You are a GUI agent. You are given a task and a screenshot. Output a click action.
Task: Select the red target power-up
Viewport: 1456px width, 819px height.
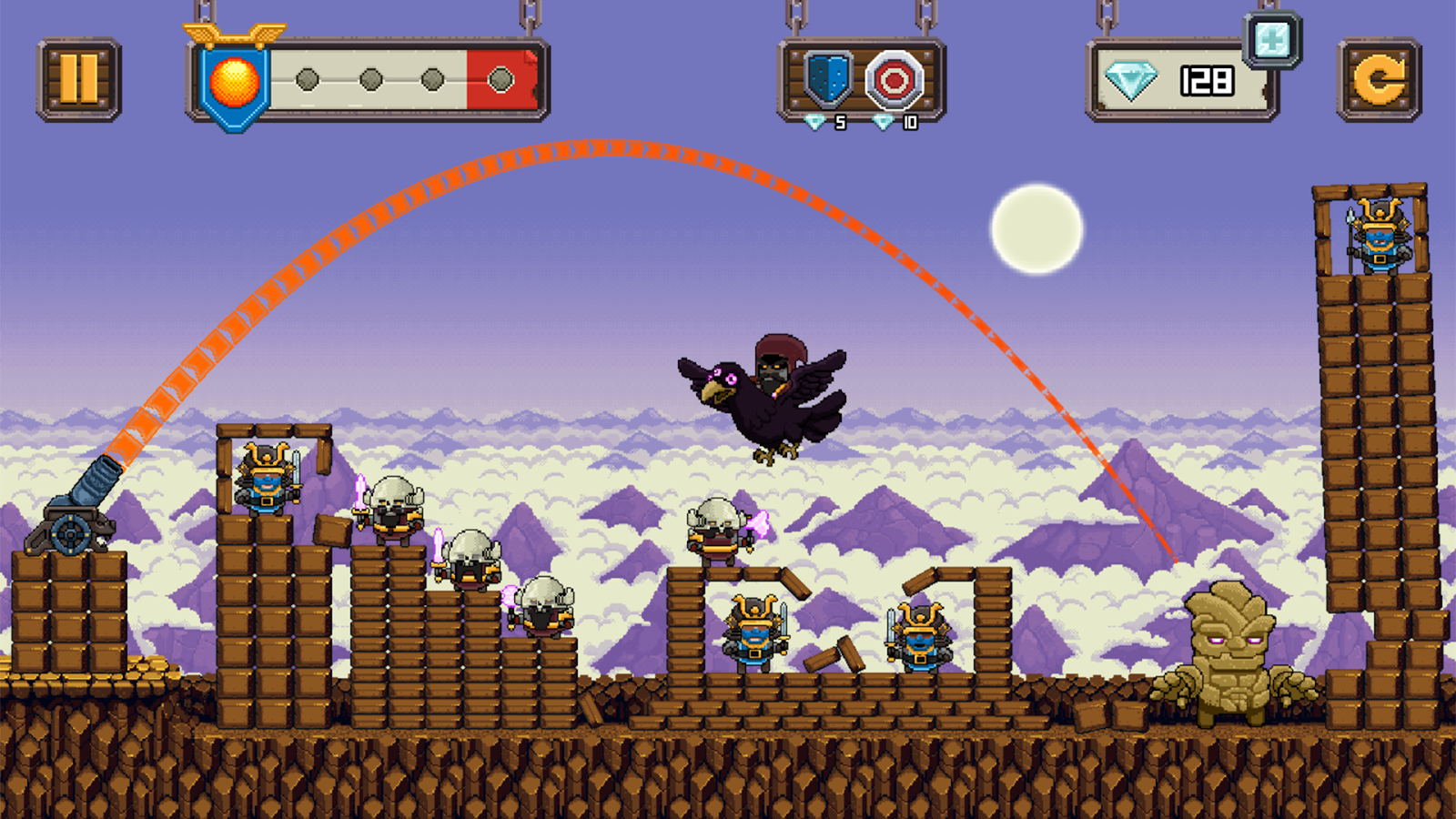pyautogui.click(x=894, y=80)
